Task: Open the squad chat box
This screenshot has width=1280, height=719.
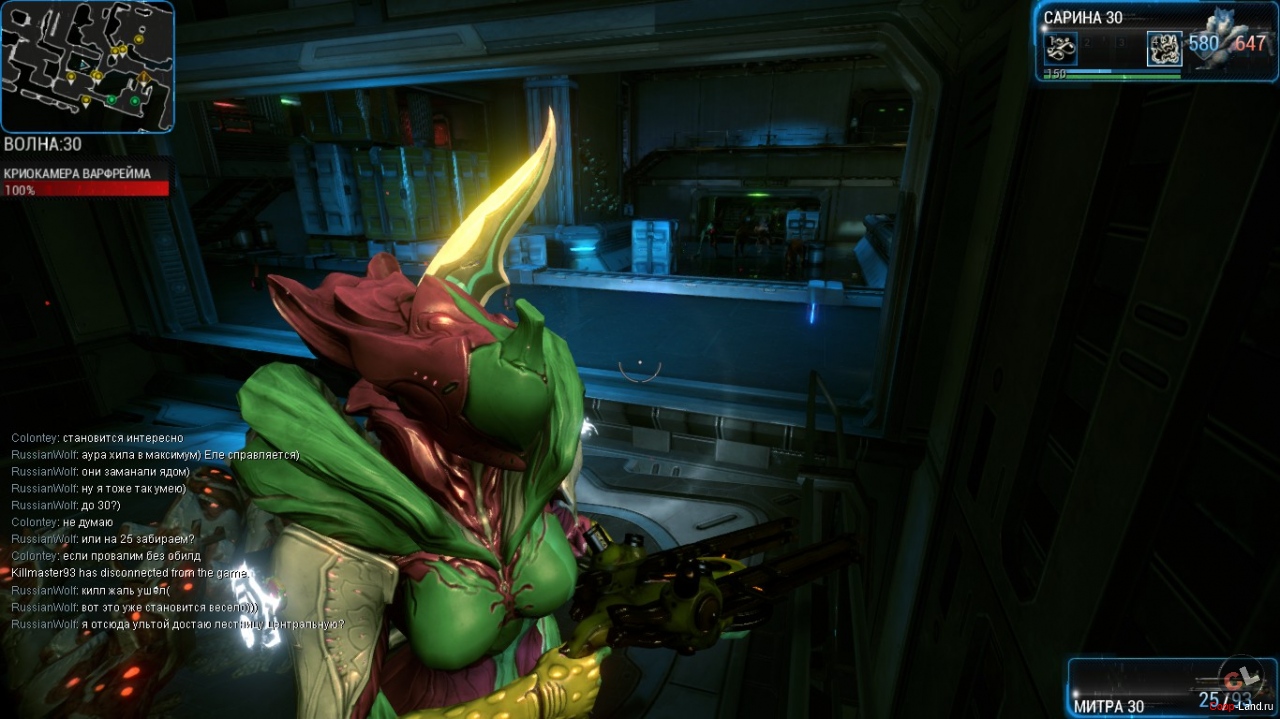Action: (180, 531)
